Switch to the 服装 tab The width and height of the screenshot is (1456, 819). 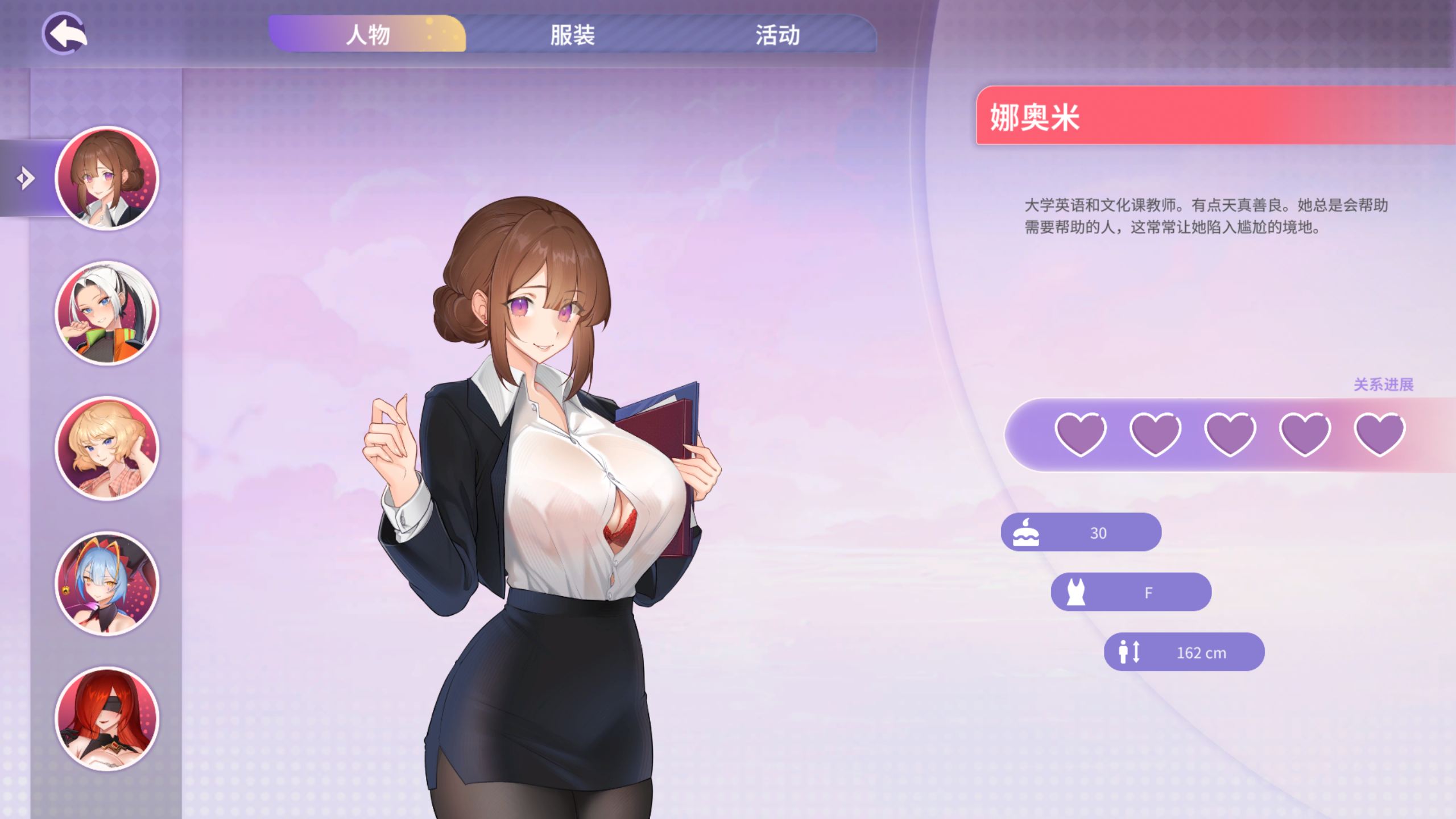572,36
